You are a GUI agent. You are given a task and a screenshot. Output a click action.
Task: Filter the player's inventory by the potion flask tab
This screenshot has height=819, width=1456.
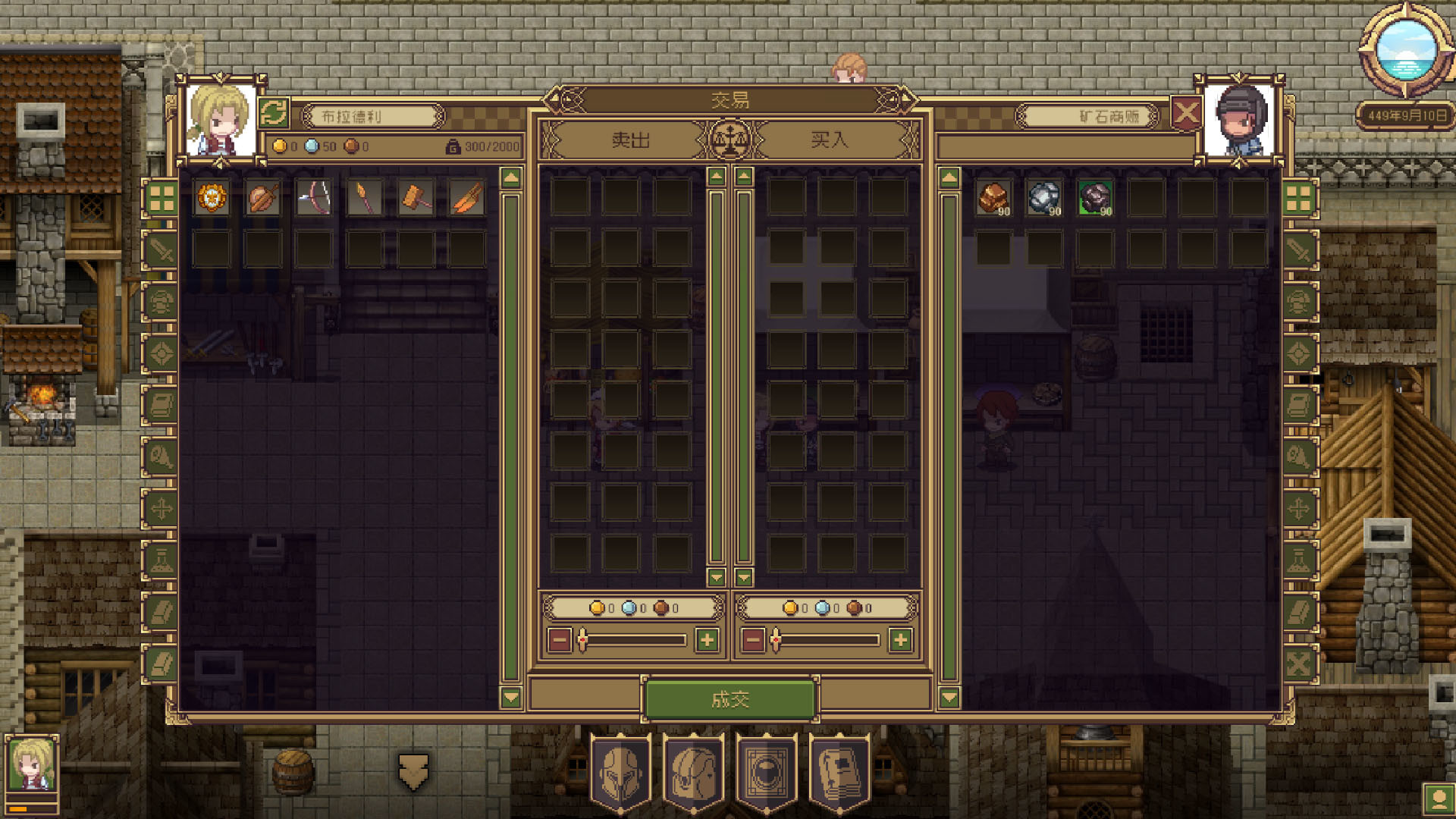pos(161,560)
